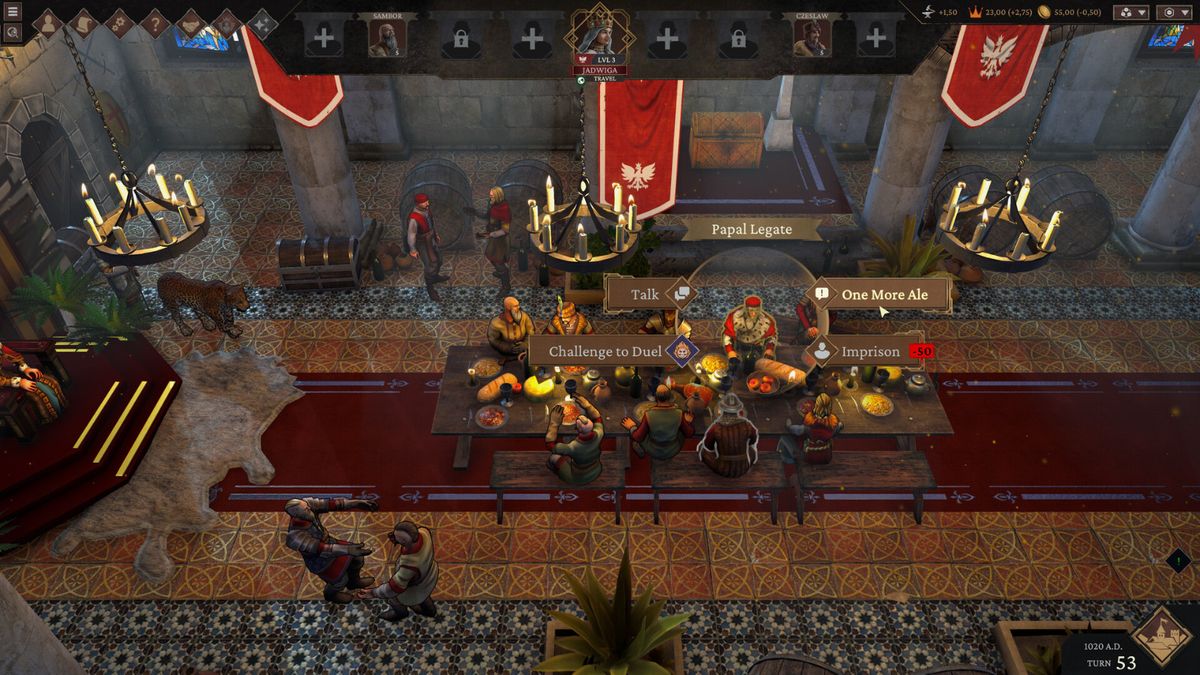This screenshot has width=1200, height=675.
Task: Choose Talk with the Papal Legate
Action: (x=646, y=295)
